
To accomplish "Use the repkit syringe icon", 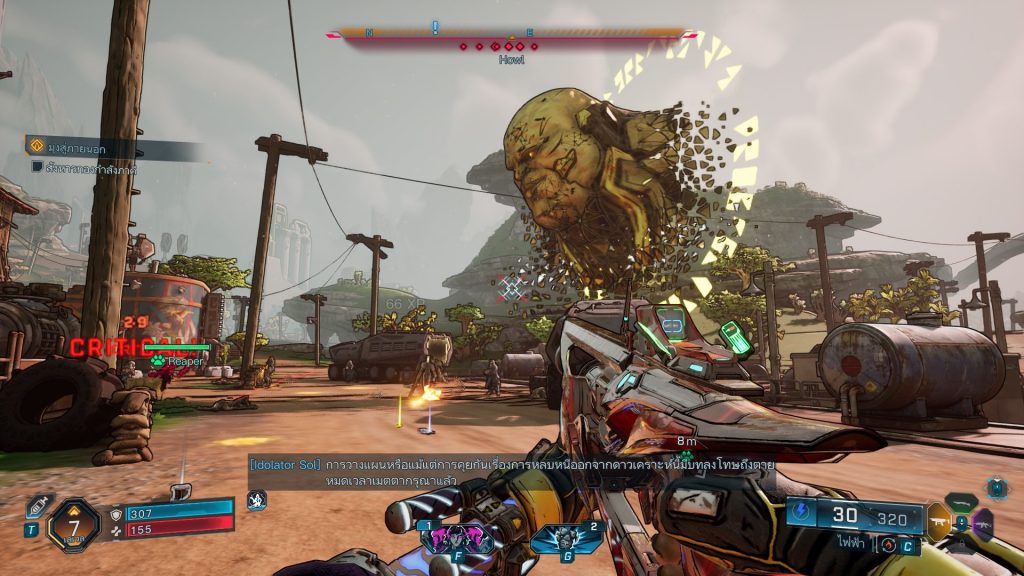I will pos(36,506).
